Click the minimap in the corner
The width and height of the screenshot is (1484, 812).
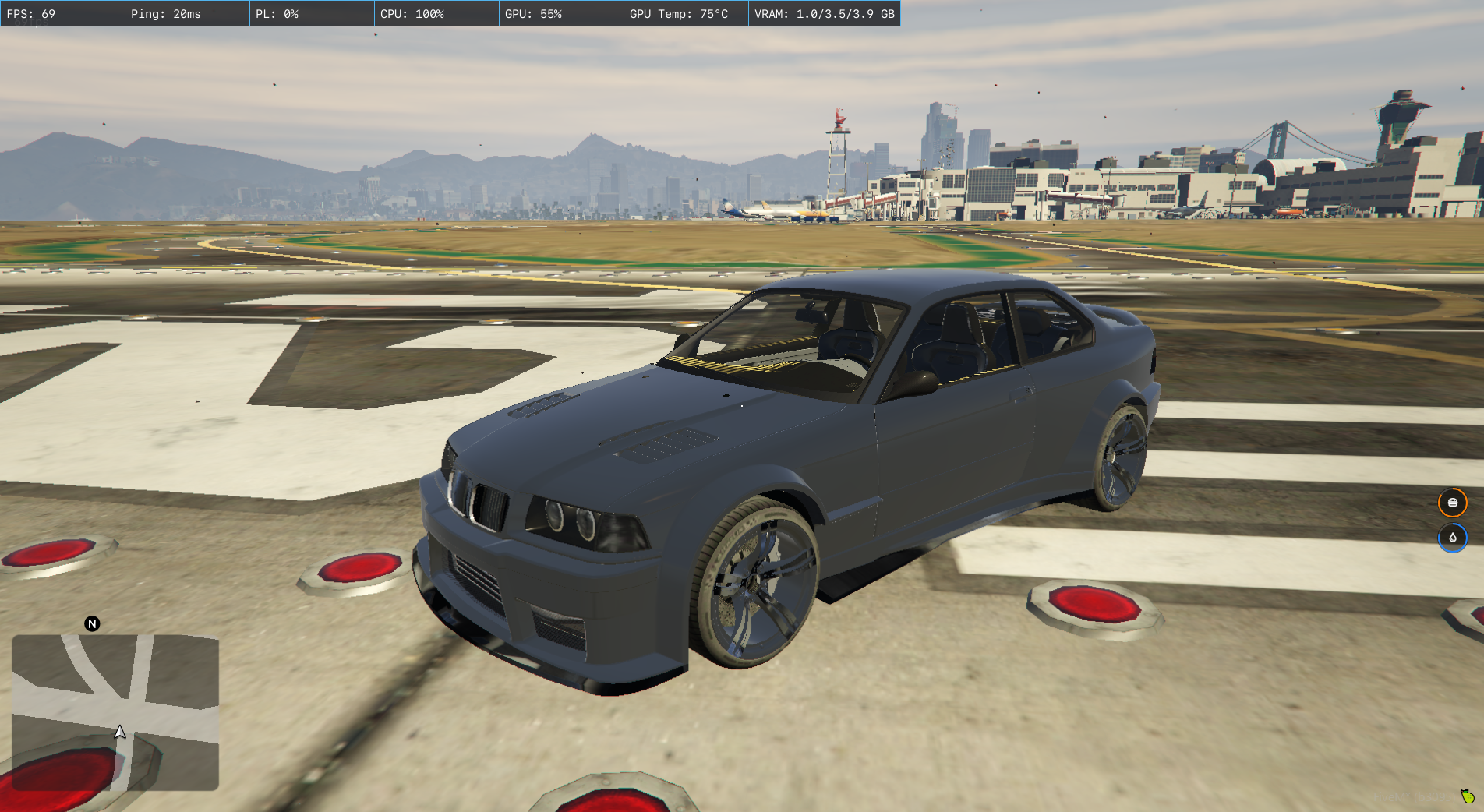click(115, 712)
